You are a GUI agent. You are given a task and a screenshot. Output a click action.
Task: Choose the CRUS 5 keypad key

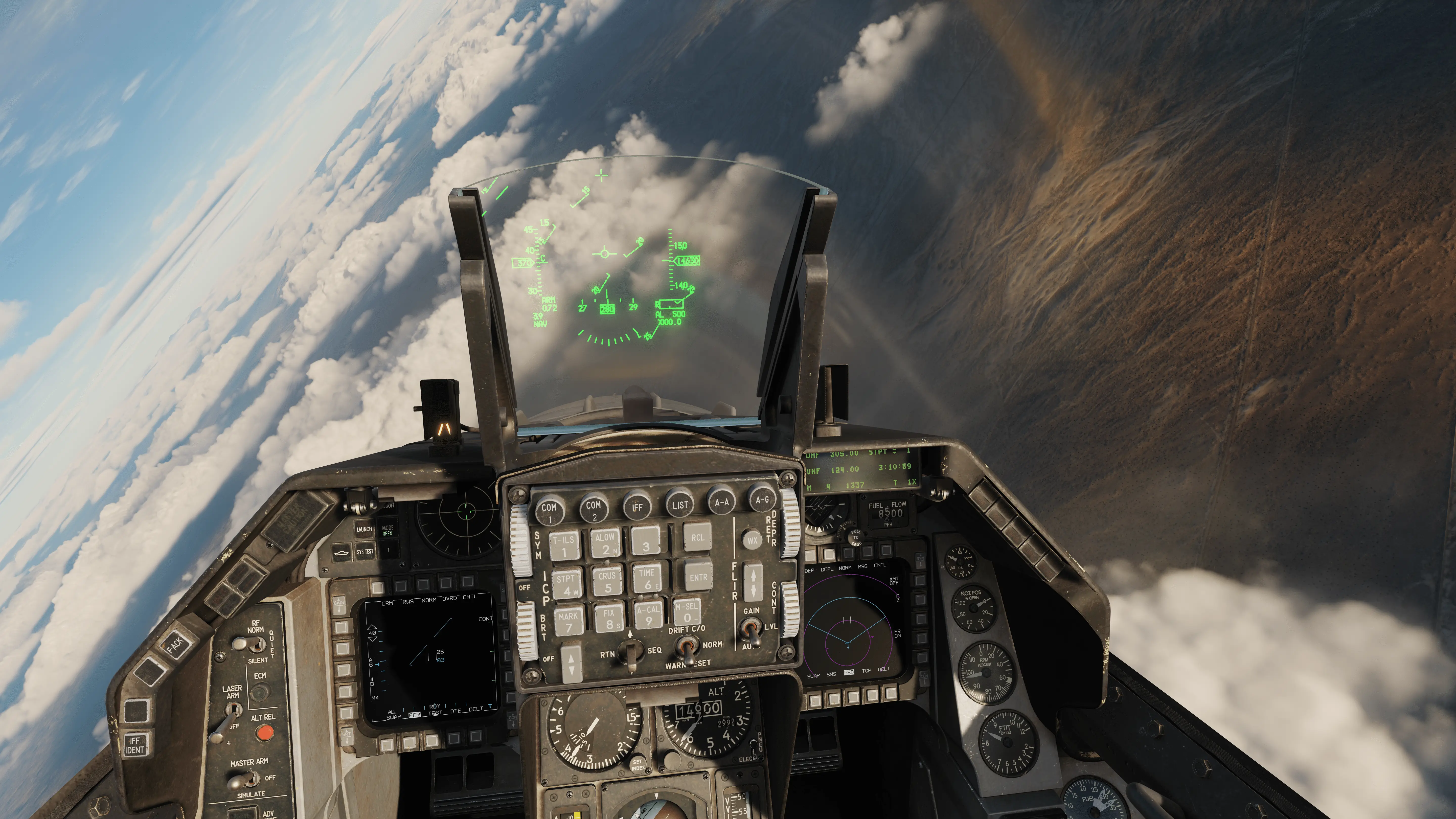[607, 581]
